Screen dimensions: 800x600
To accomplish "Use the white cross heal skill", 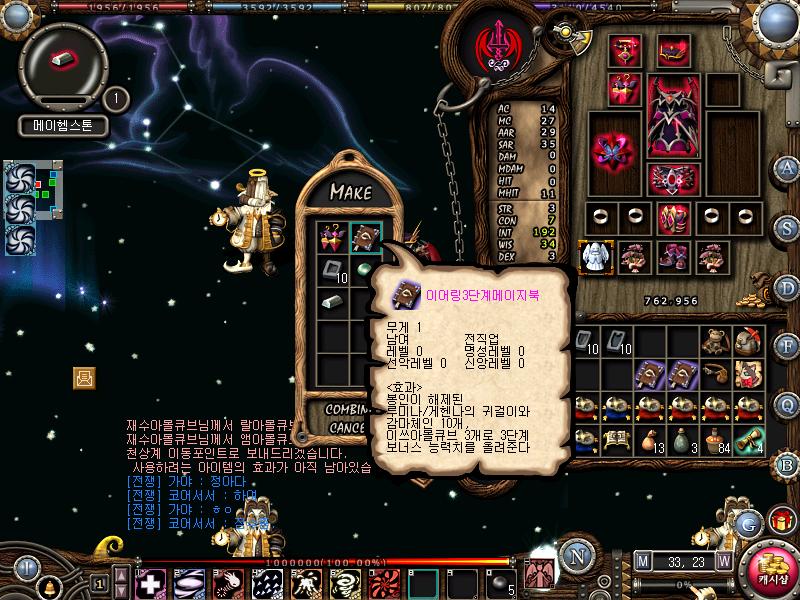I will (150, 583).
